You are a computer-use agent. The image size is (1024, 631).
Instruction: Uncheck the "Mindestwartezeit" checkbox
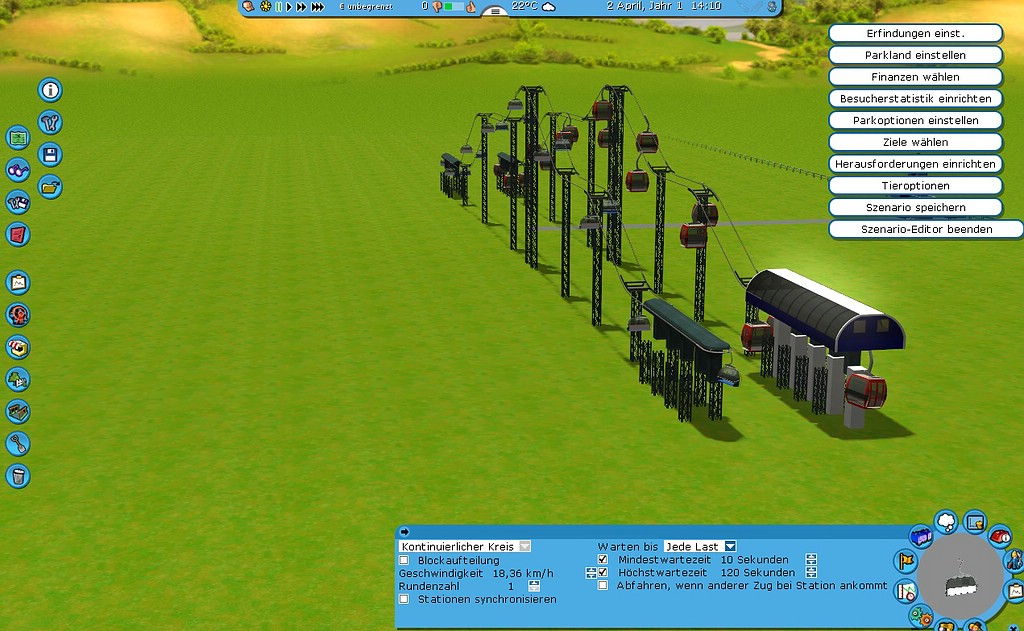(603, 560)
